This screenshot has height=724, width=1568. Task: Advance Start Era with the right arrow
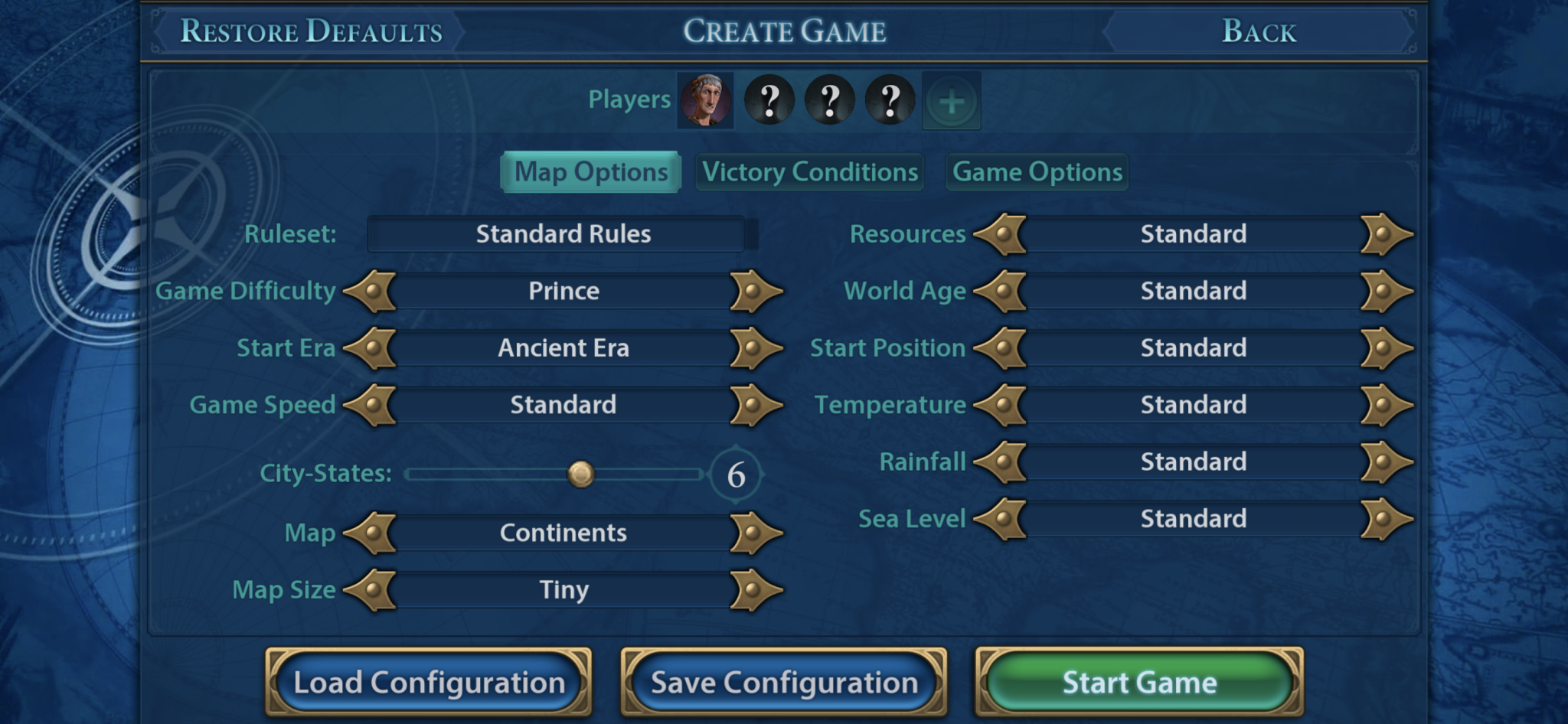pos(754,347)
